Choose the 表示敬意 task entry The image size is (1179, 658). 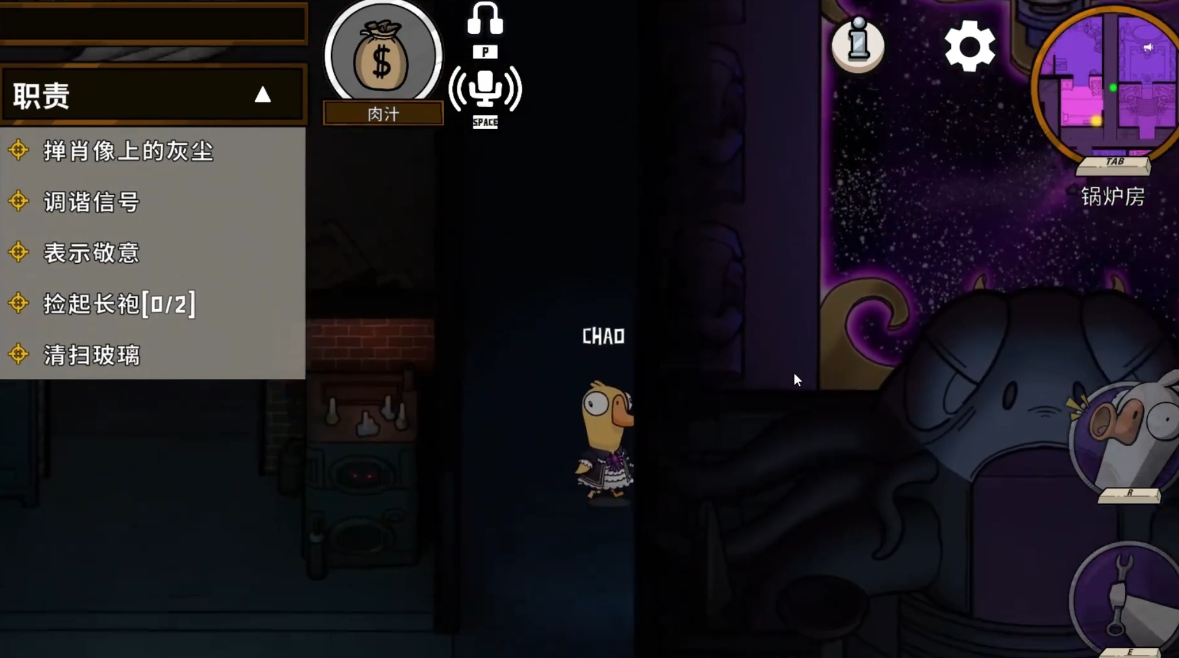click(91, 253)
